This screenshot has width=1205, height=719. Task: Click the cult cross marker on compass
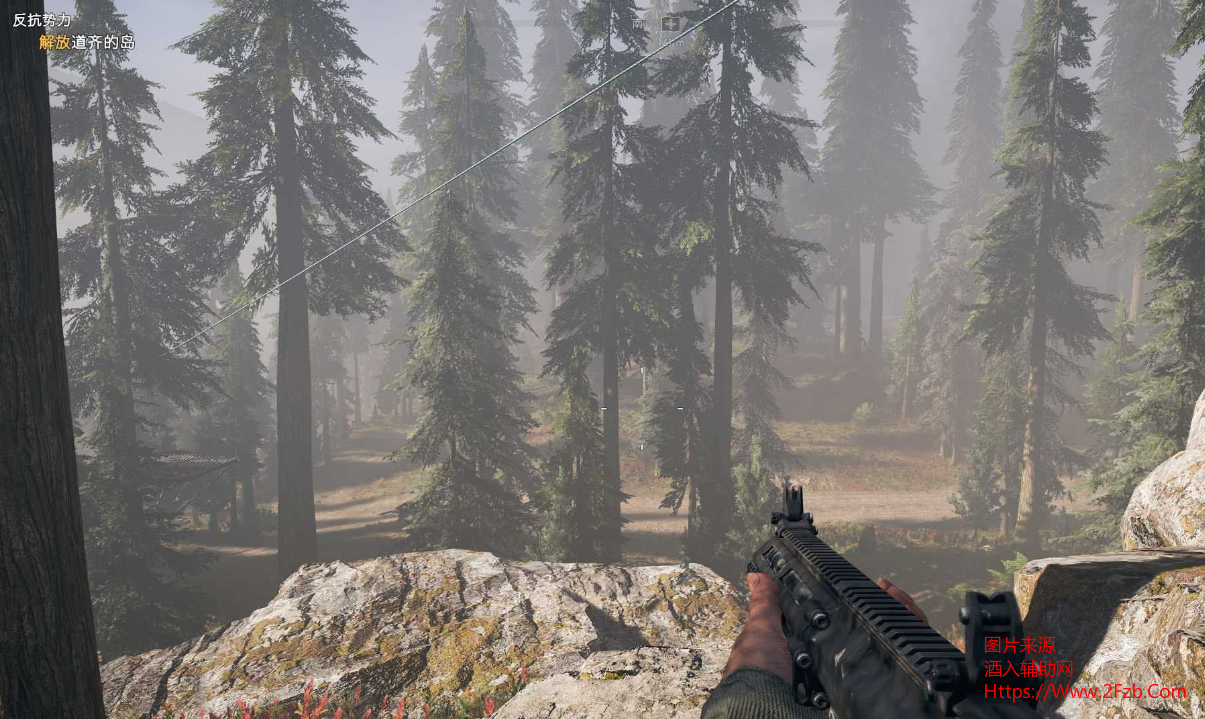(670, 23)
